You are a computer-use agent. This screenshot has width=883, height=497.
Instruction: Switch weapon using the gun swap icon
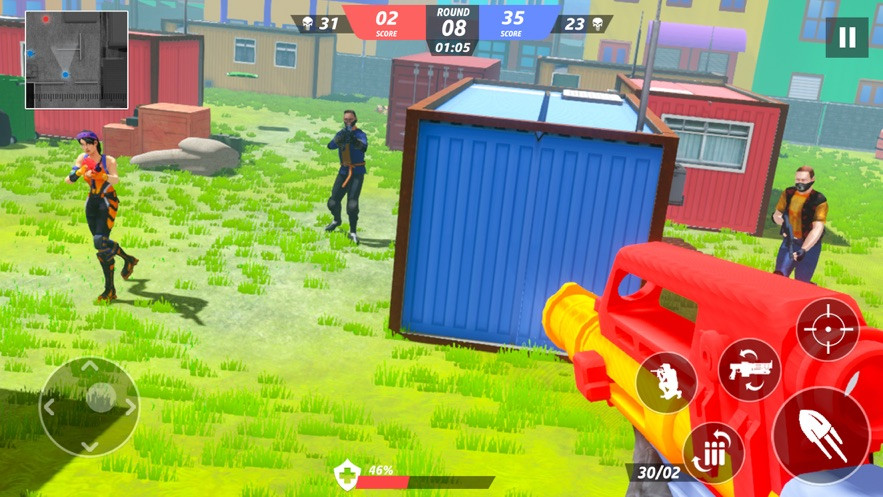pyautogui.click(x=748, y=369)
